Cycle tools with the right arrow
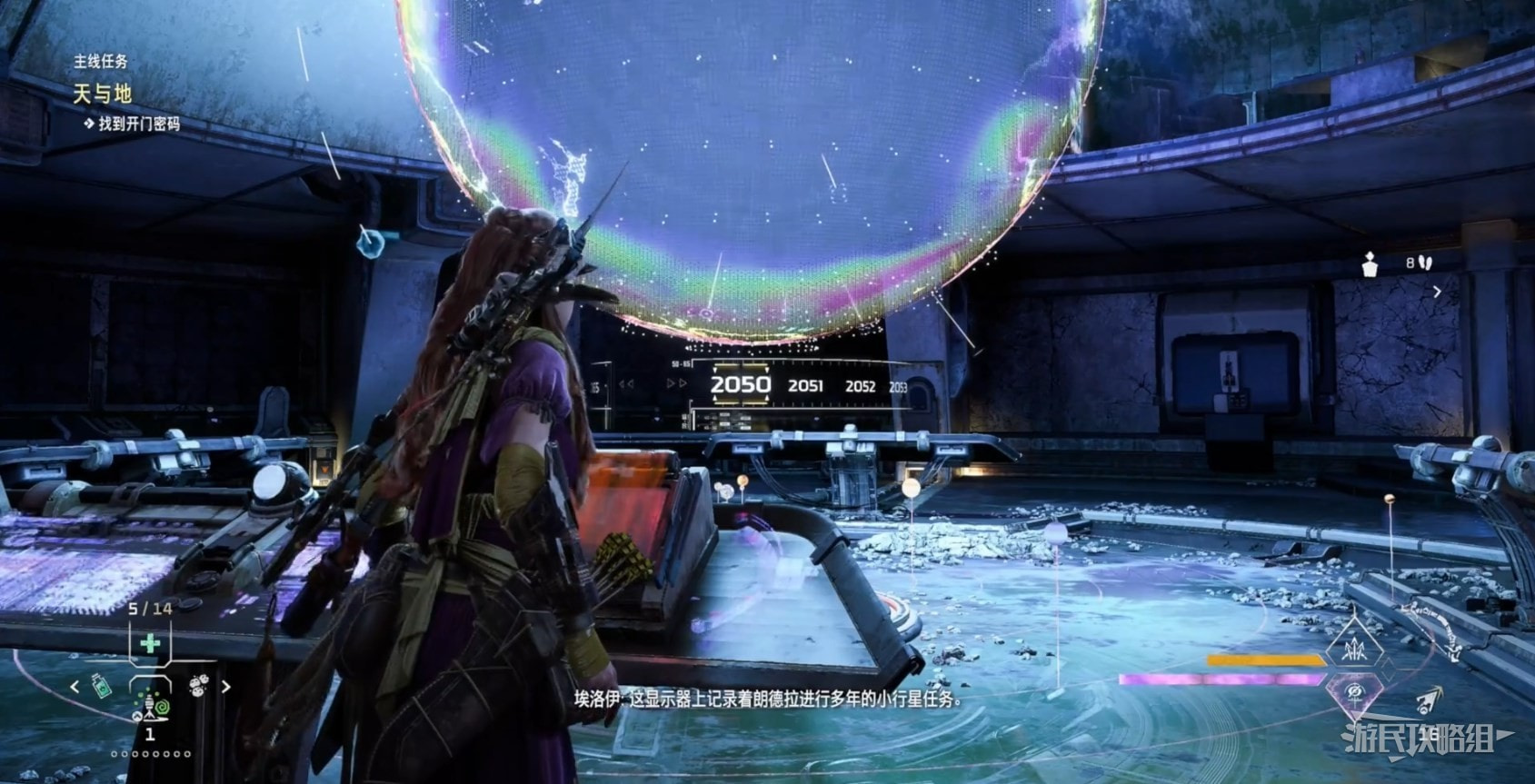This screenshot has height=784, width=1535. click(x=226, y=687)
